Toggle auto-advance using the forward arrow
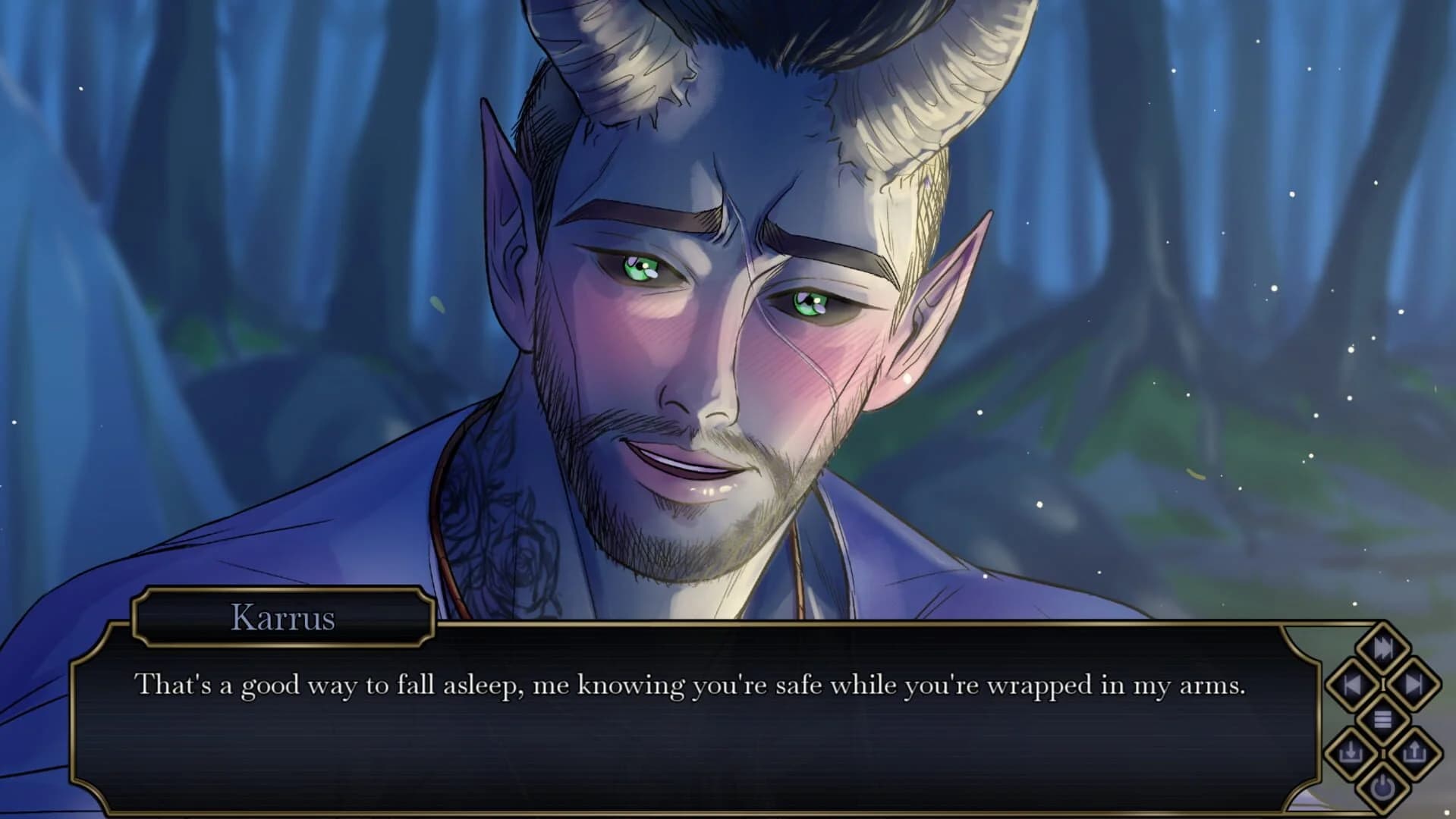Viewport: 1456px width, 819px height. click(1413, 684)
